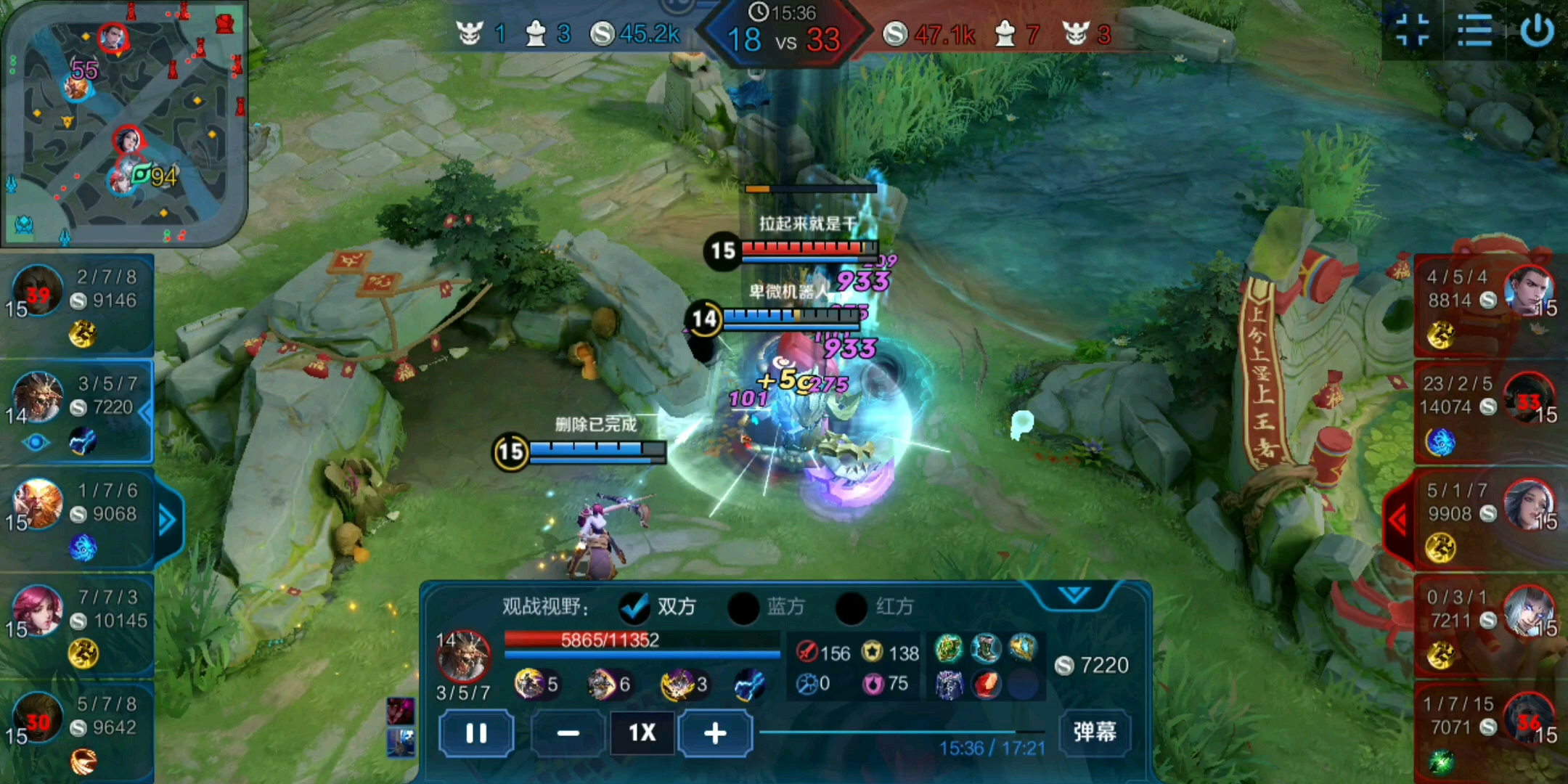Switch spectating view to 蓝方
The width and height of the screenshot is (1568, 784).
tap(744, 607)
